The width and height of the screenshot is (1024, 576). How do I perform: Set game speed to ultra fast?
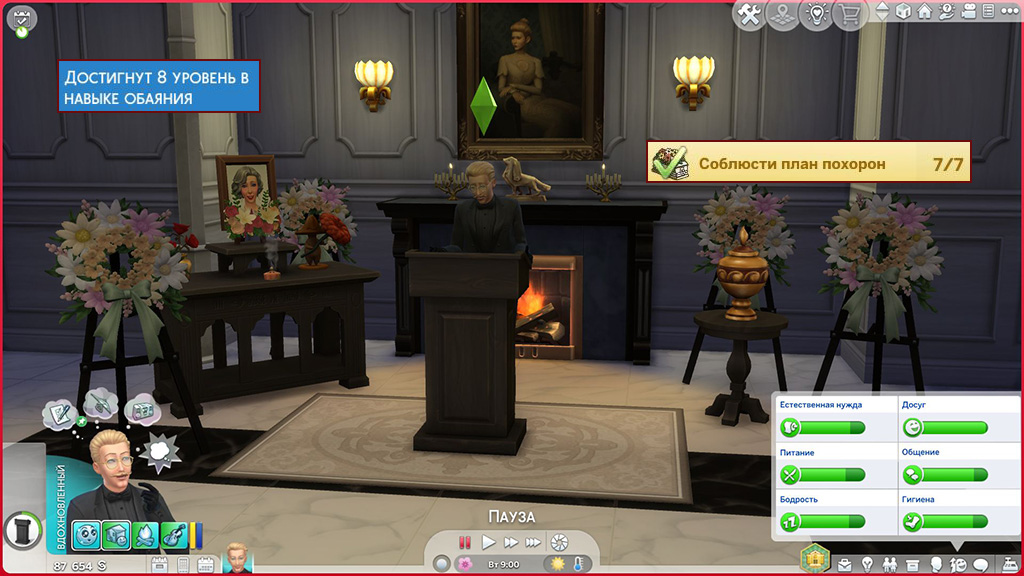(x=534, y=542)
